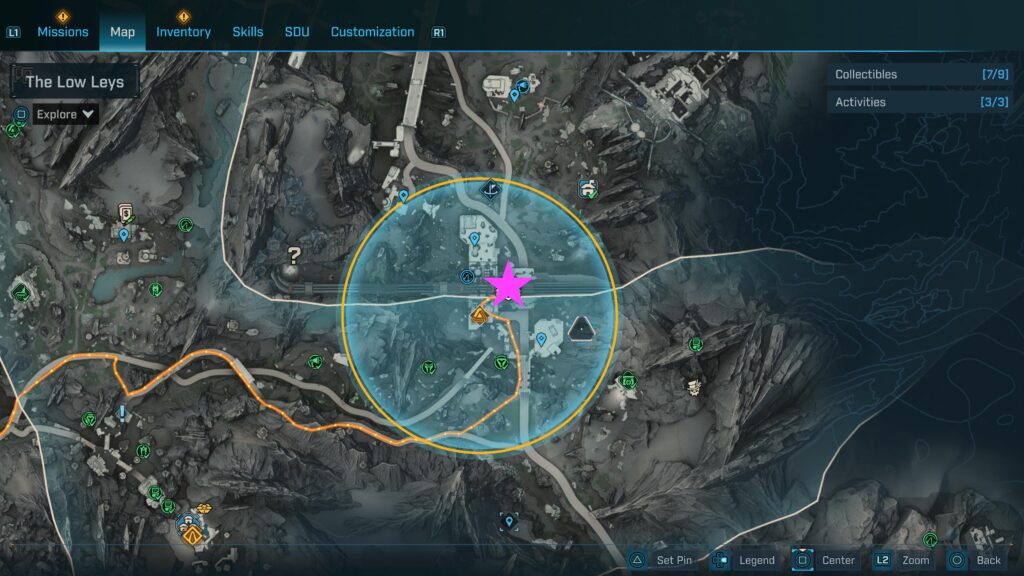Switch to the Customization tab
The height and width of the screenshot is (576, 1024).
pos(372,32)
